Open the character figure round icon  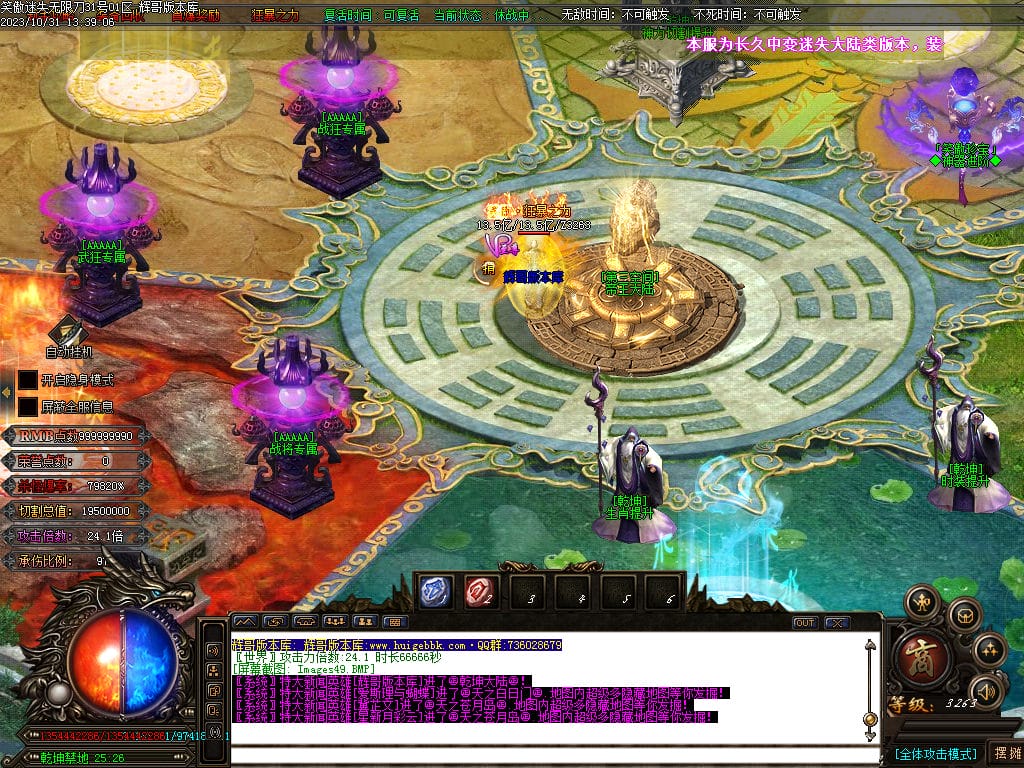click(922, 602)
